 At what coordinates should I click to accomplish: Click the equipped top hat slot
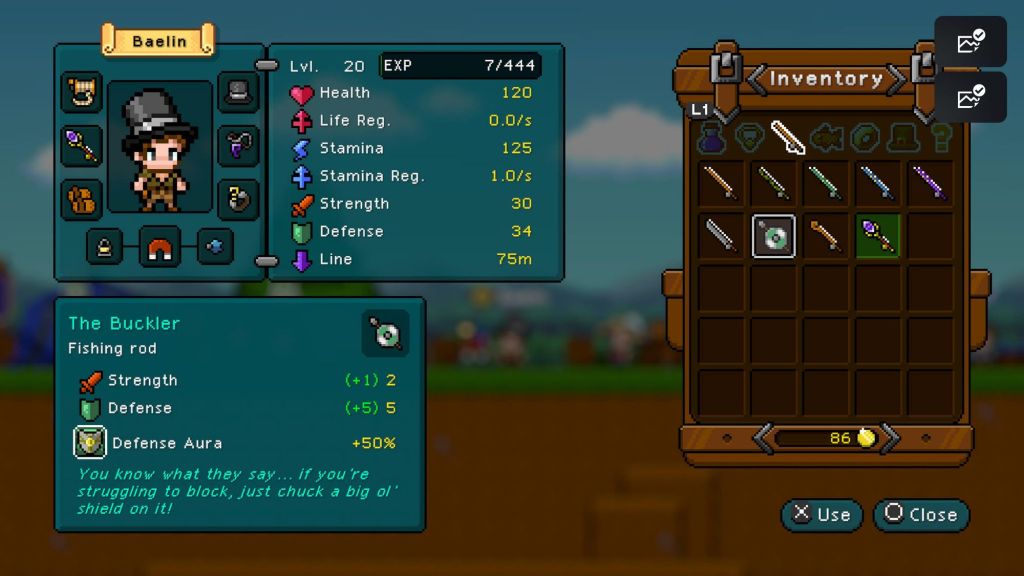(x=238, y=92)
